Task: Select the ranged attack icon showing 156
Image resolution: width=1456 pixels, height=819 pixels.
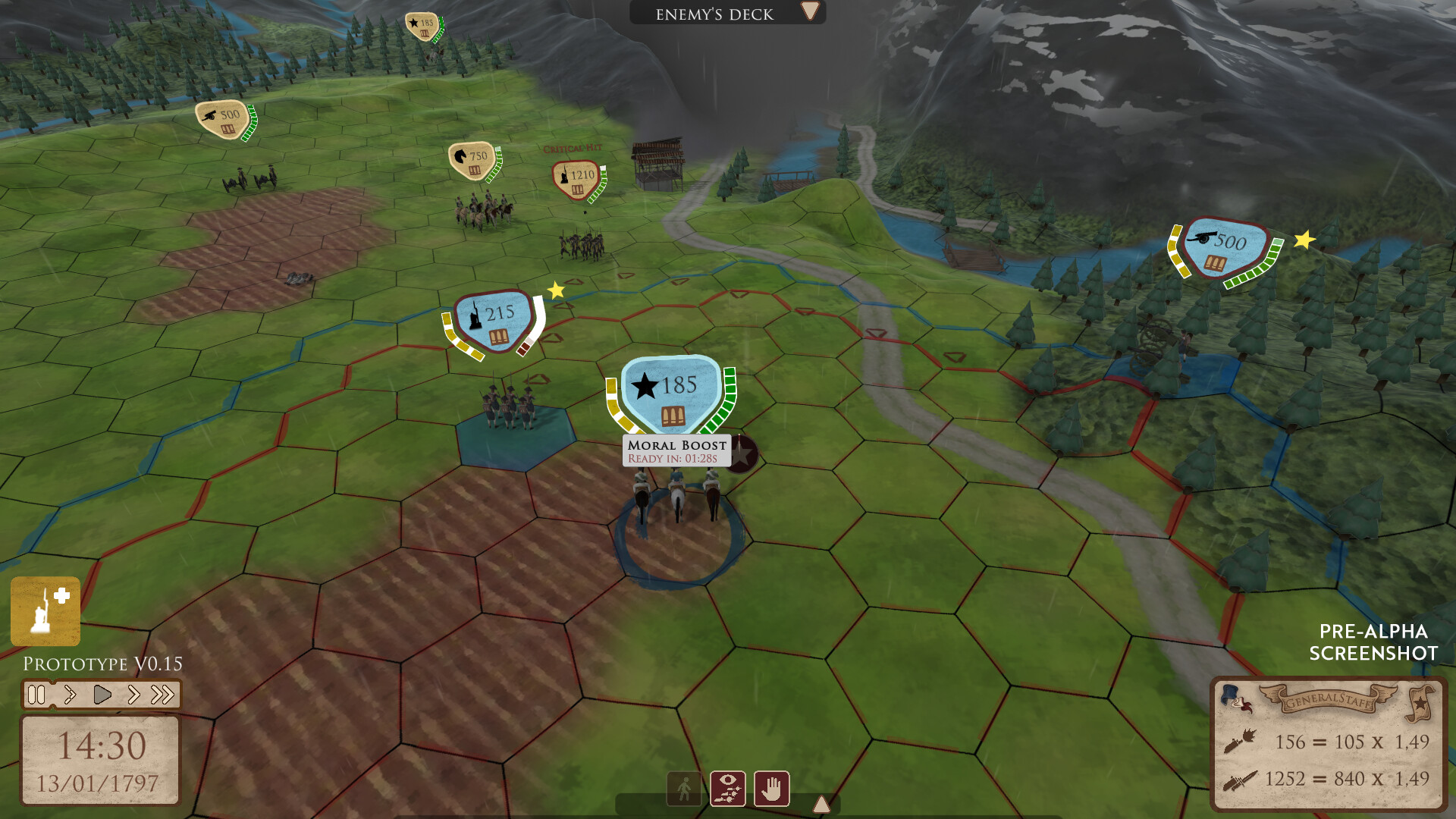Action: click(1241, 743)
